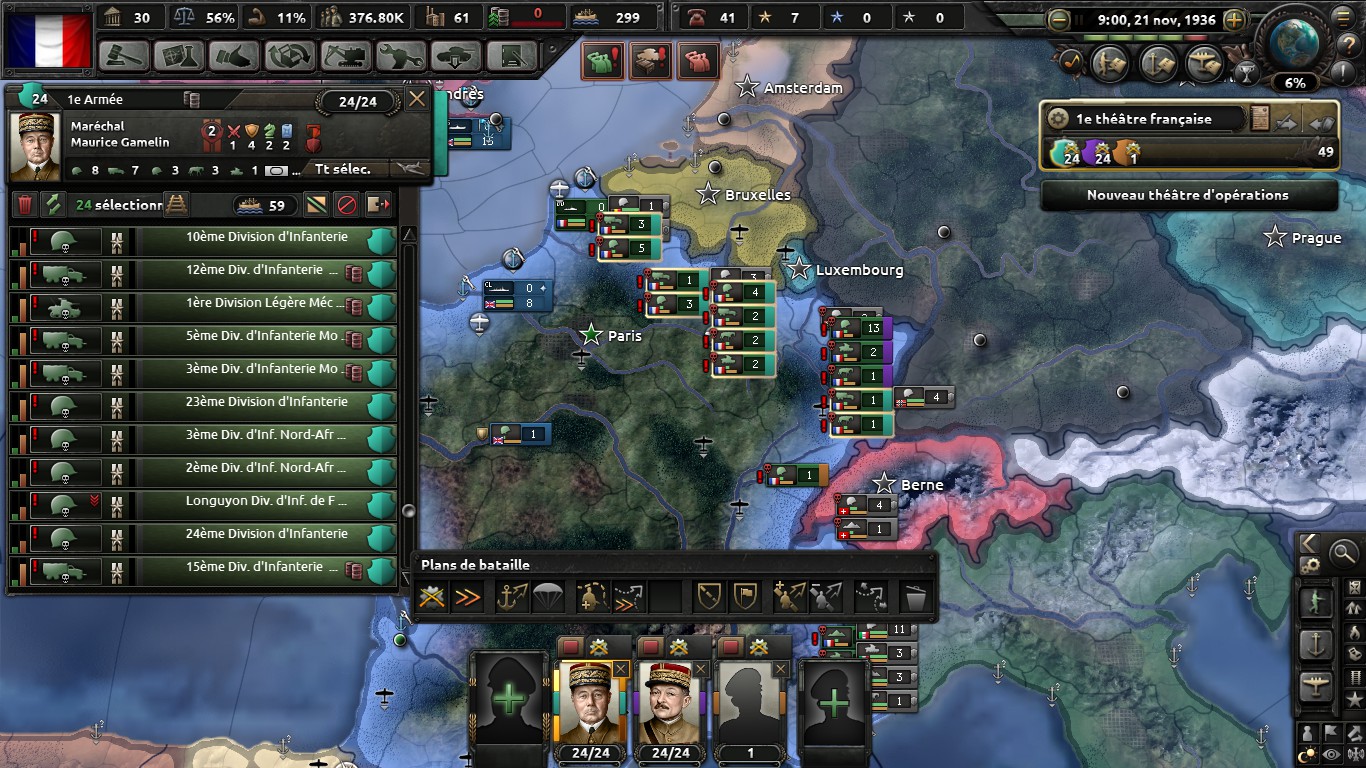This screenshot has width=1366, height=768.
Task: Increase game speed with the plus button
Action: (x=1235, y=19)
